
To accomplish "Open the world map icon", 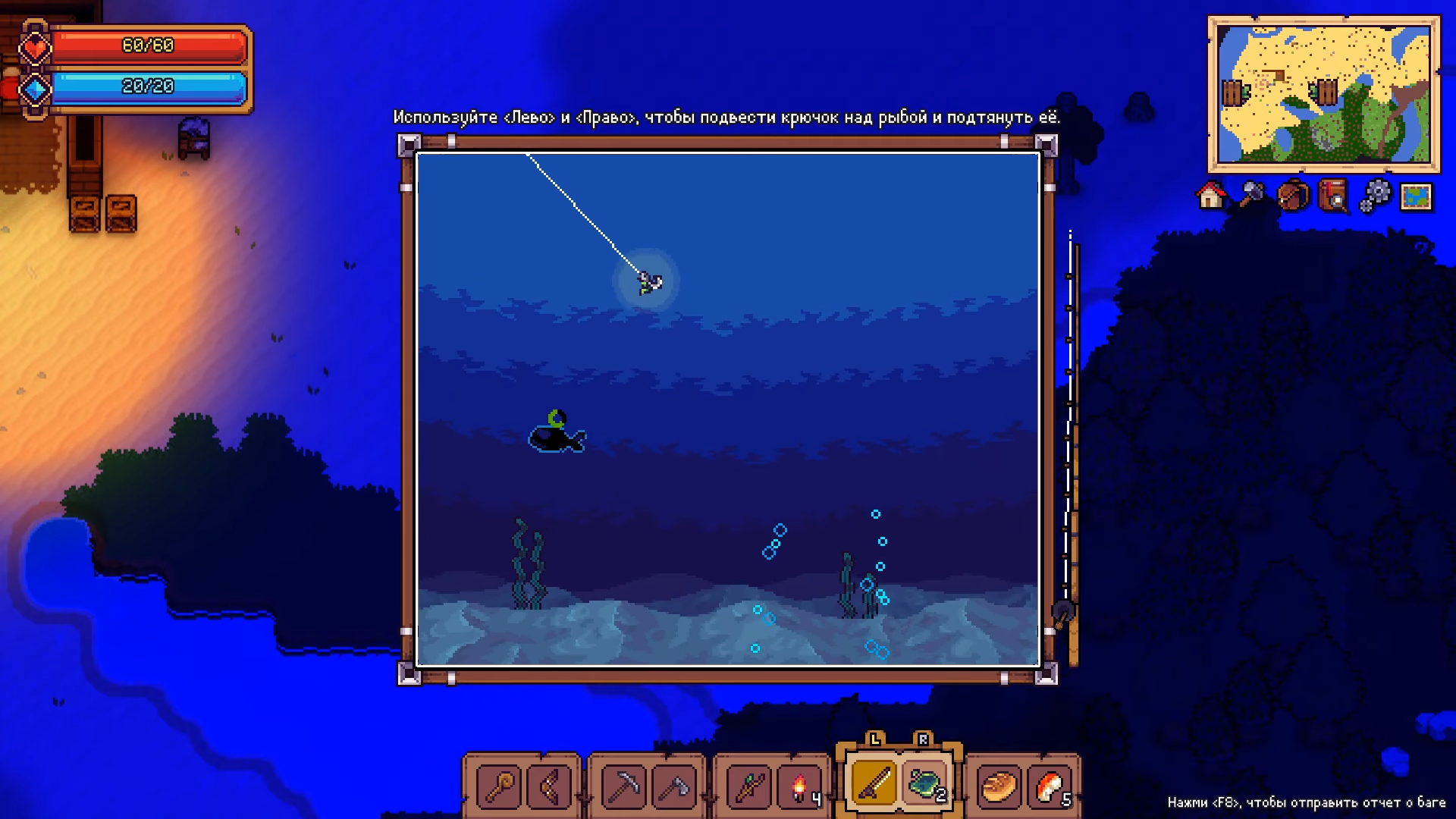I will pyautogui.click(x=1416, y=196).
